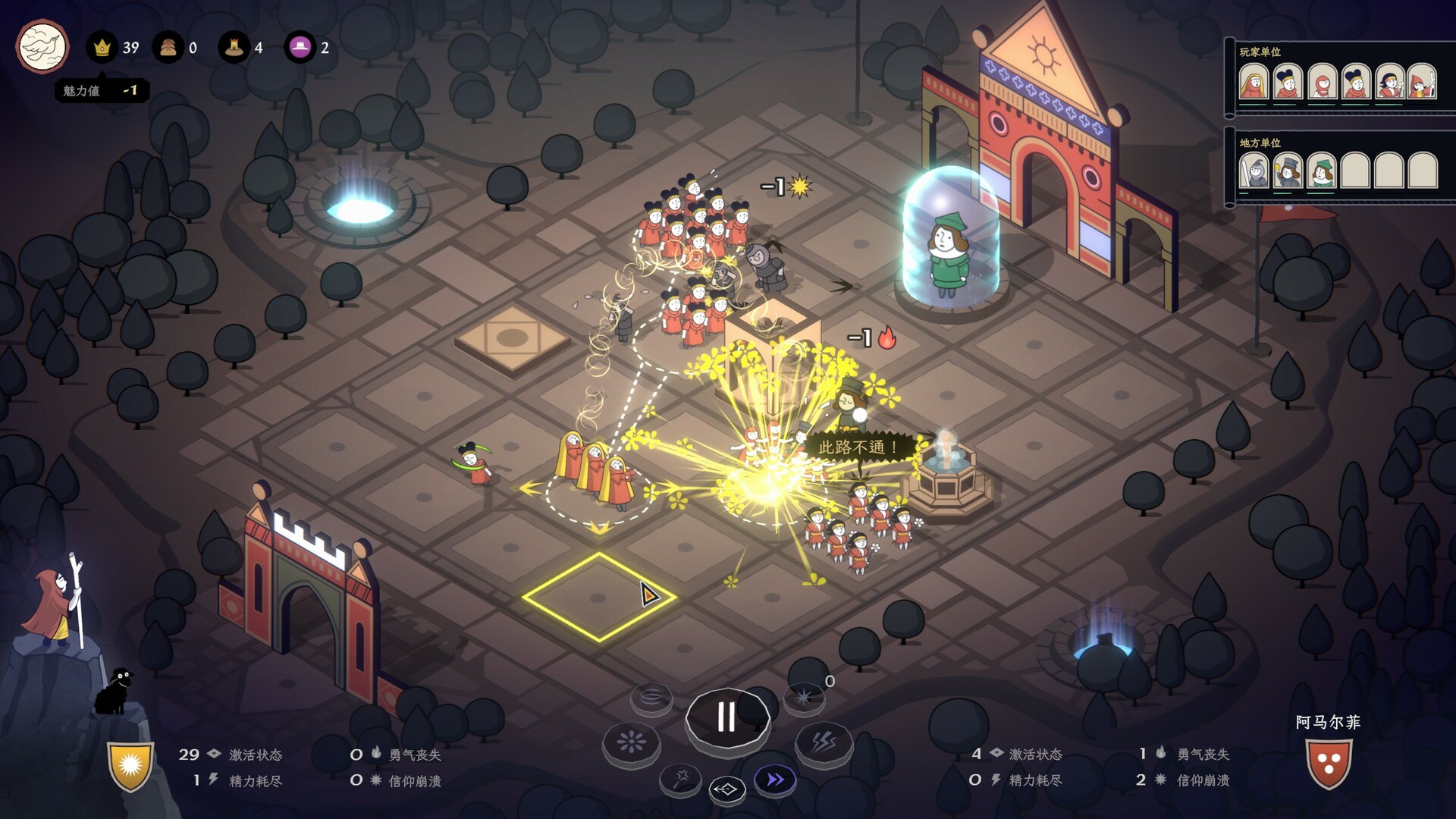
Task: Select the armored knight portrait in 地方单位
Action: [x=1254, y=172]
